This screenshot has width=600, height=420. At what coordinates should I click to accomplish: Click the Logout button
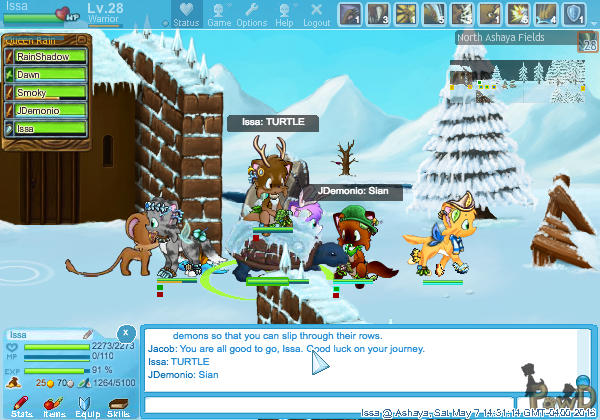click(x=316, y=15)
